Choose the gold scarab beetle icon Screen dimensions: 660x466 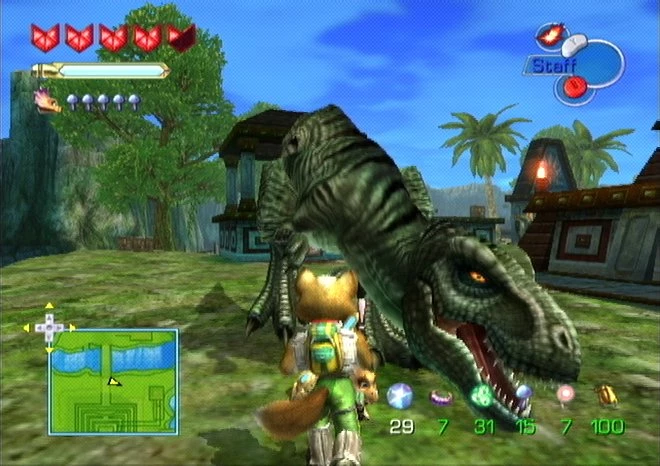(606, 397)
